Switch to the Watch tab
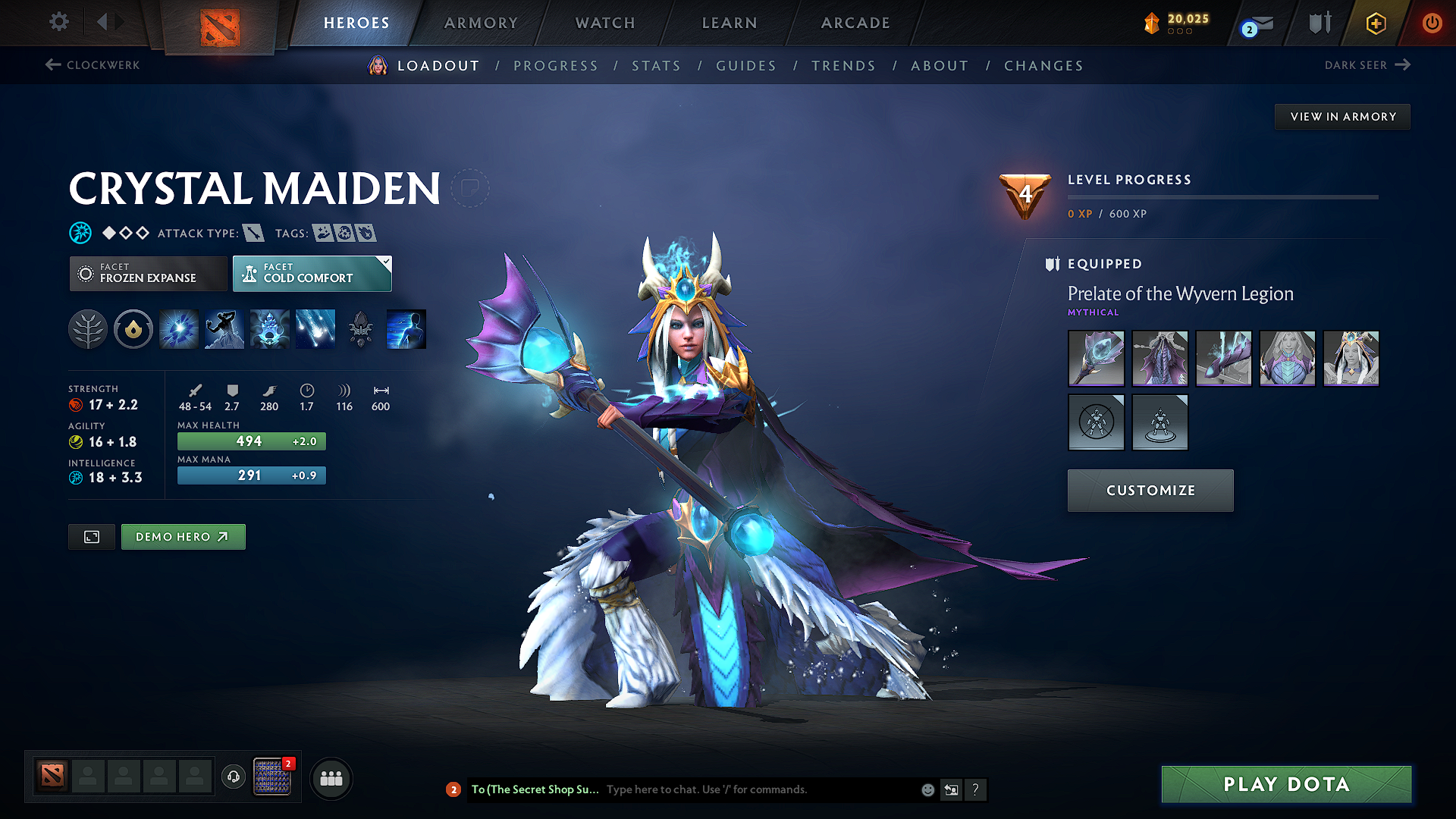This screenshot has width=1456, height=819. (x=605, y=23)
